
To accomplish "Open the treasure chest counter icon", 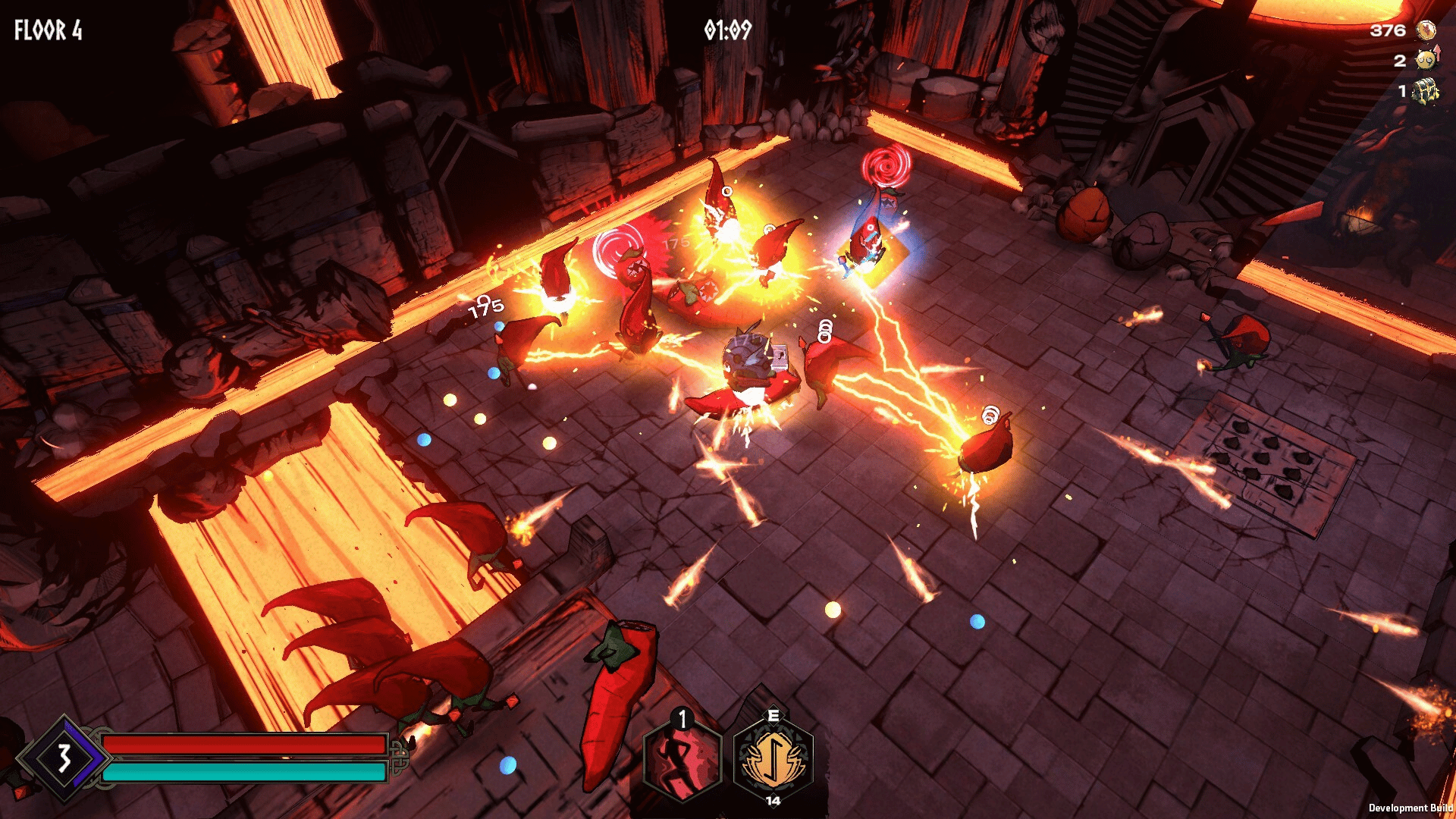I will pyautogui.click(x=1426, y=91).
